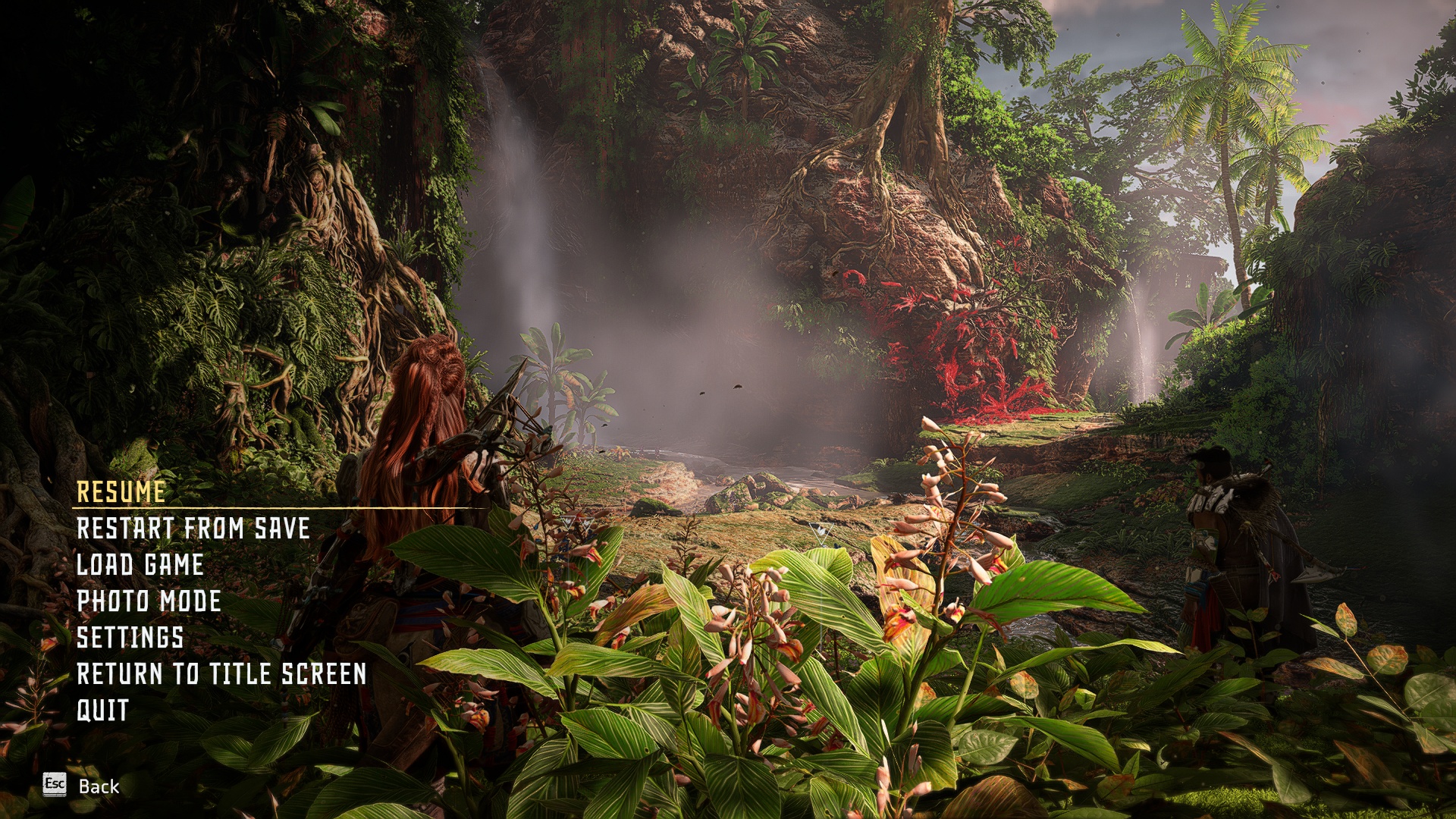
Task: Enter Photo Mode
Action: (x=149, y=601)
